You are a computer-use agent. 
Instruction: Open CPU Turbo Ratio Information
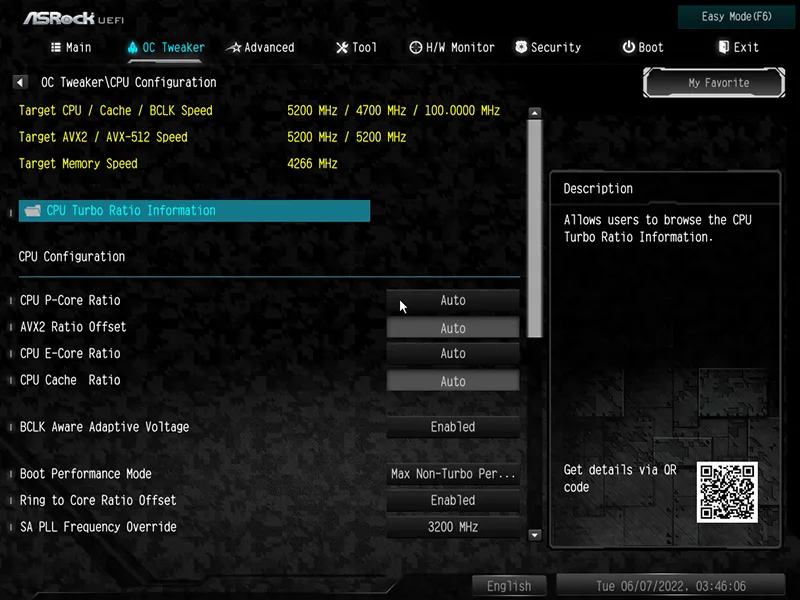point(195,210)
